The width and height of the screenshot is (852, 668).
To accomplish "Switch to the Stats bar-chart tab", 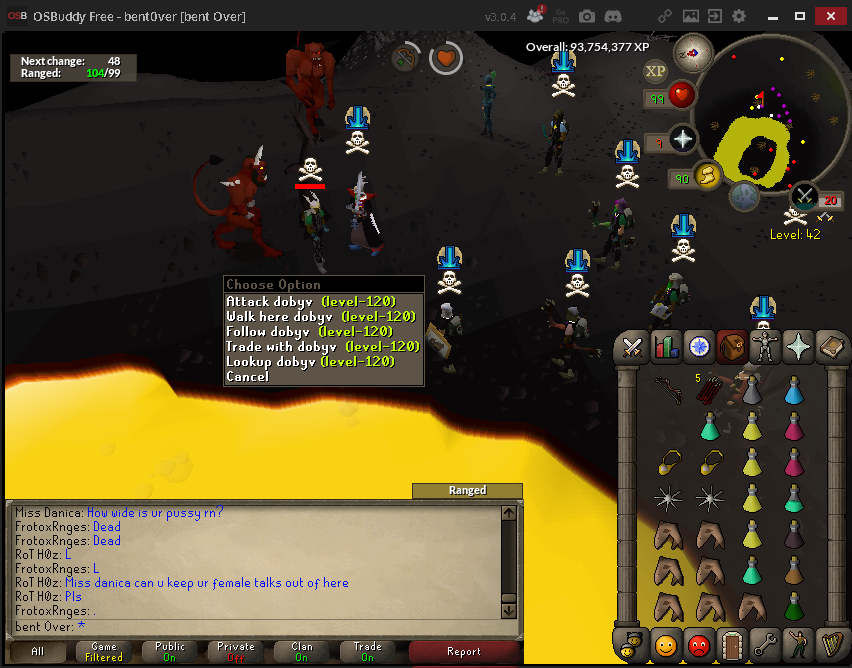I will (x=665, y=347).
